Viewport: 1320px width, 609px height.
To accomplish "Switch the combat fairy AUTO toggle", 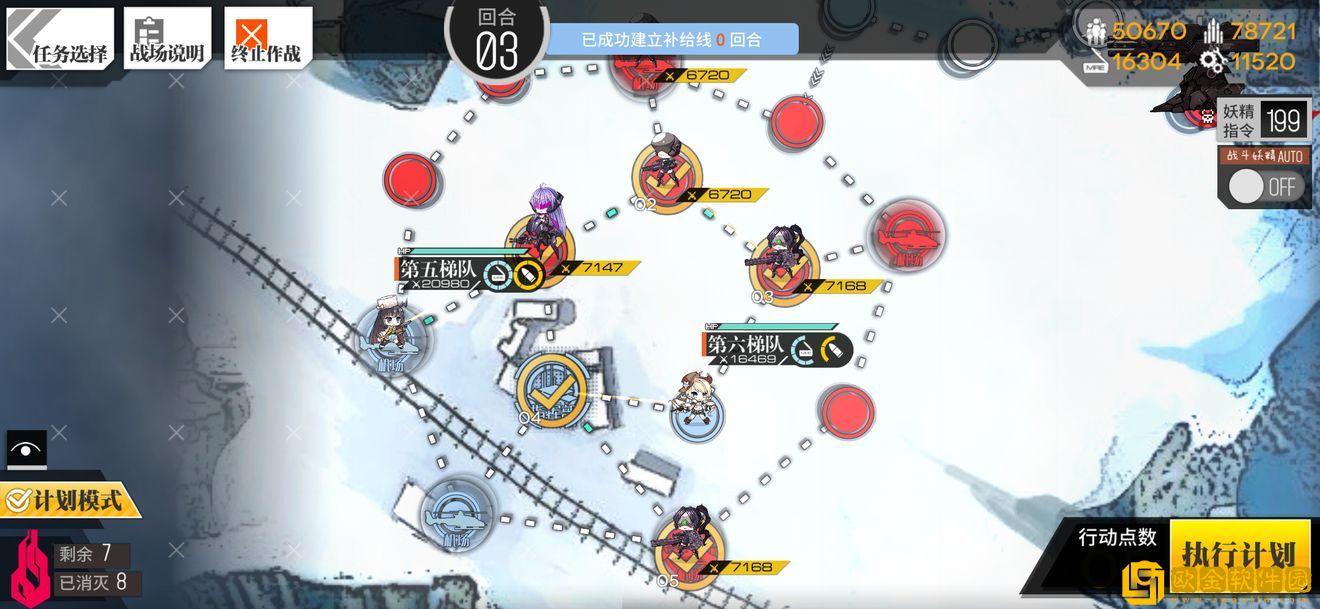I will coord(1264,186).
